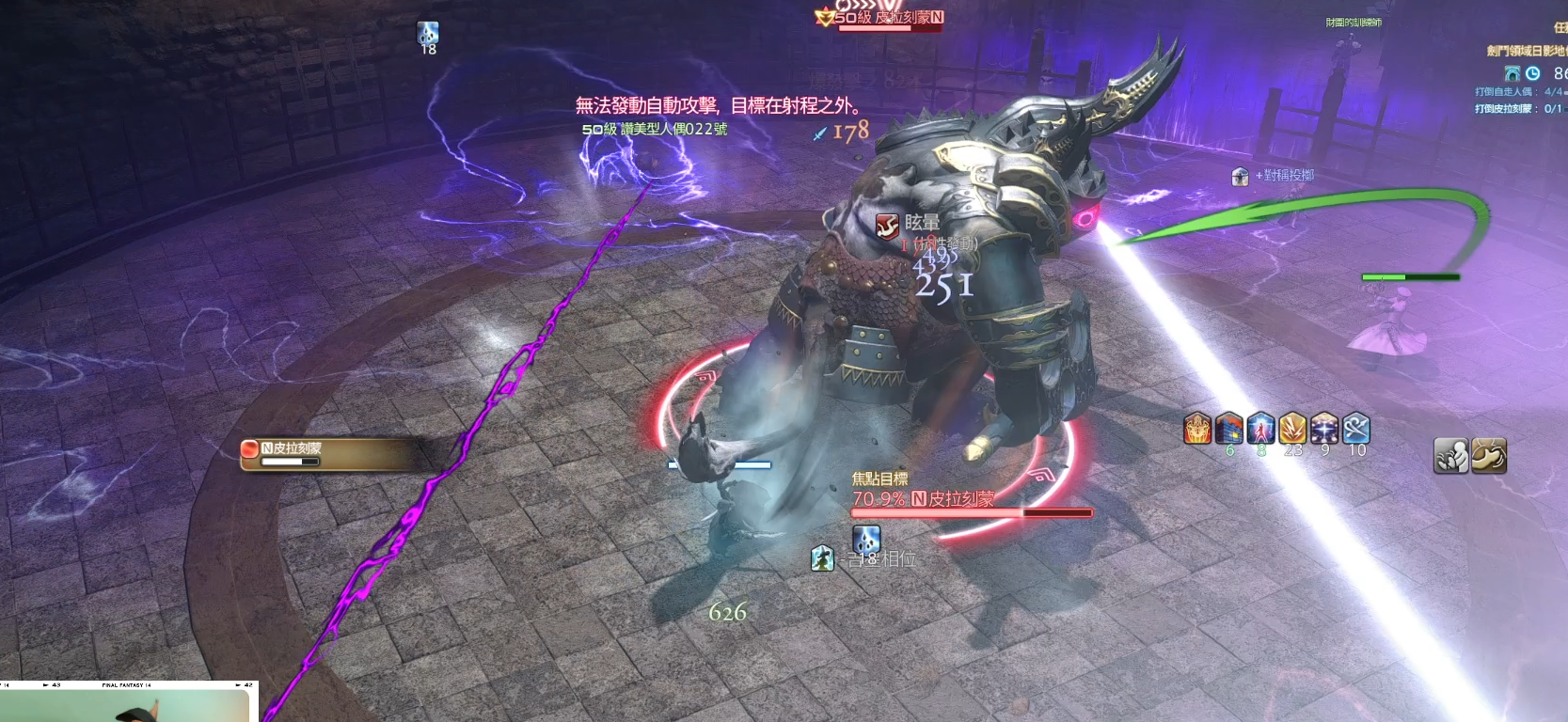
Task: Select the red silhouette buff icon
Action: [1261, 429]
